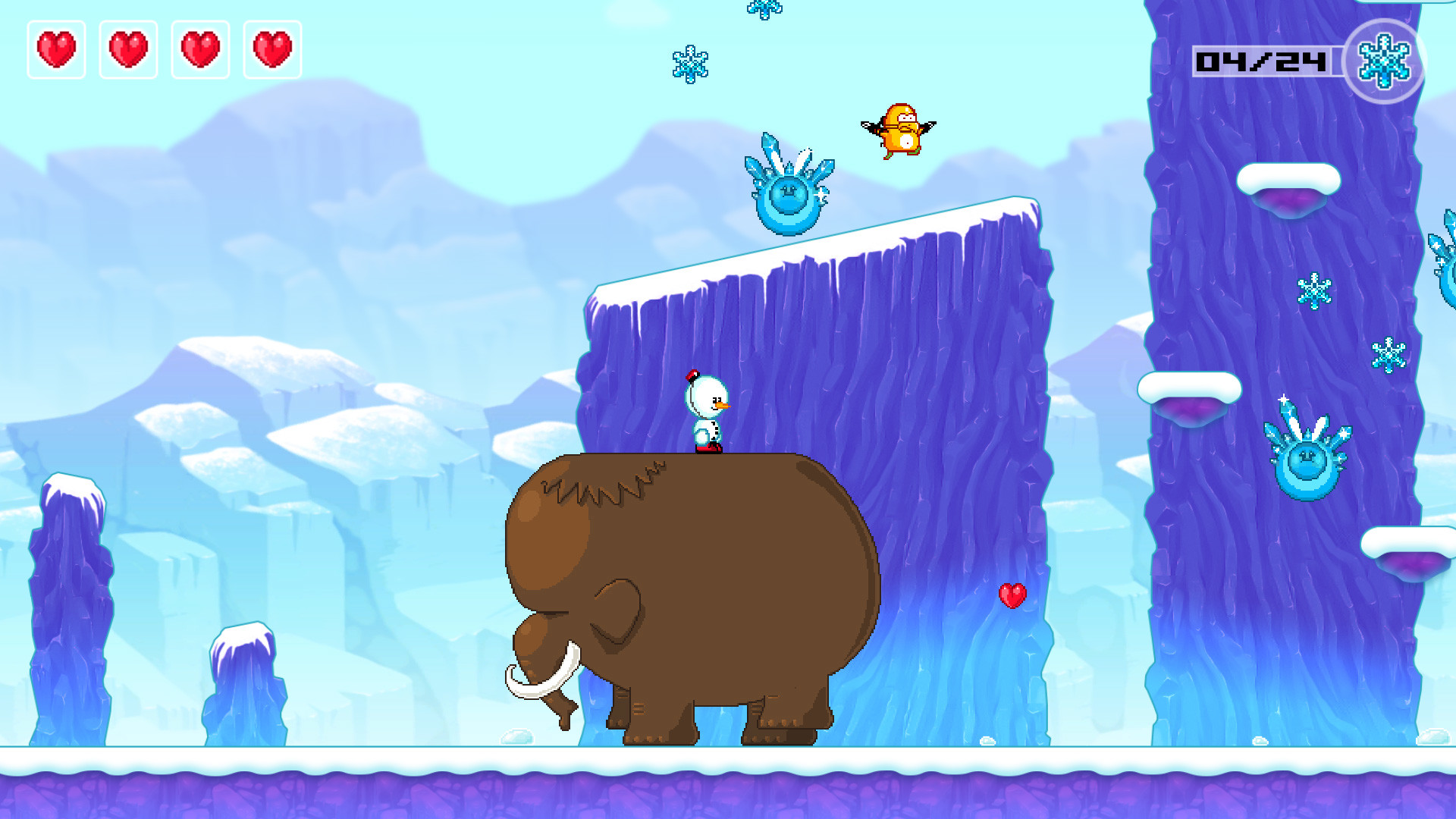
Task: Select the flying orange duck enemy
Action: 899,129
